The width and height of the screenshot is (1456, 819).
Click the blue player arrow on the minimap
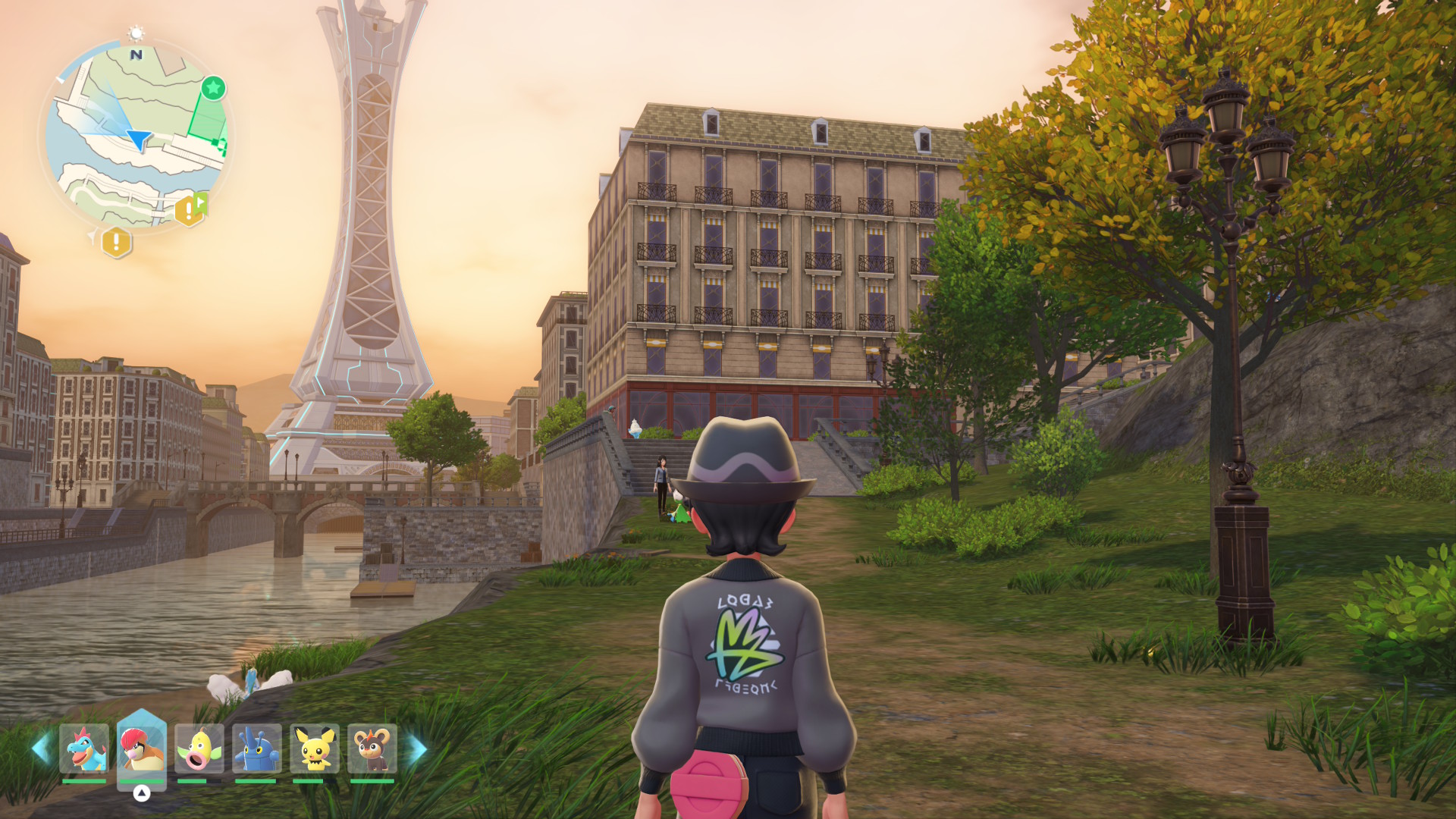[x=140, y=140]
